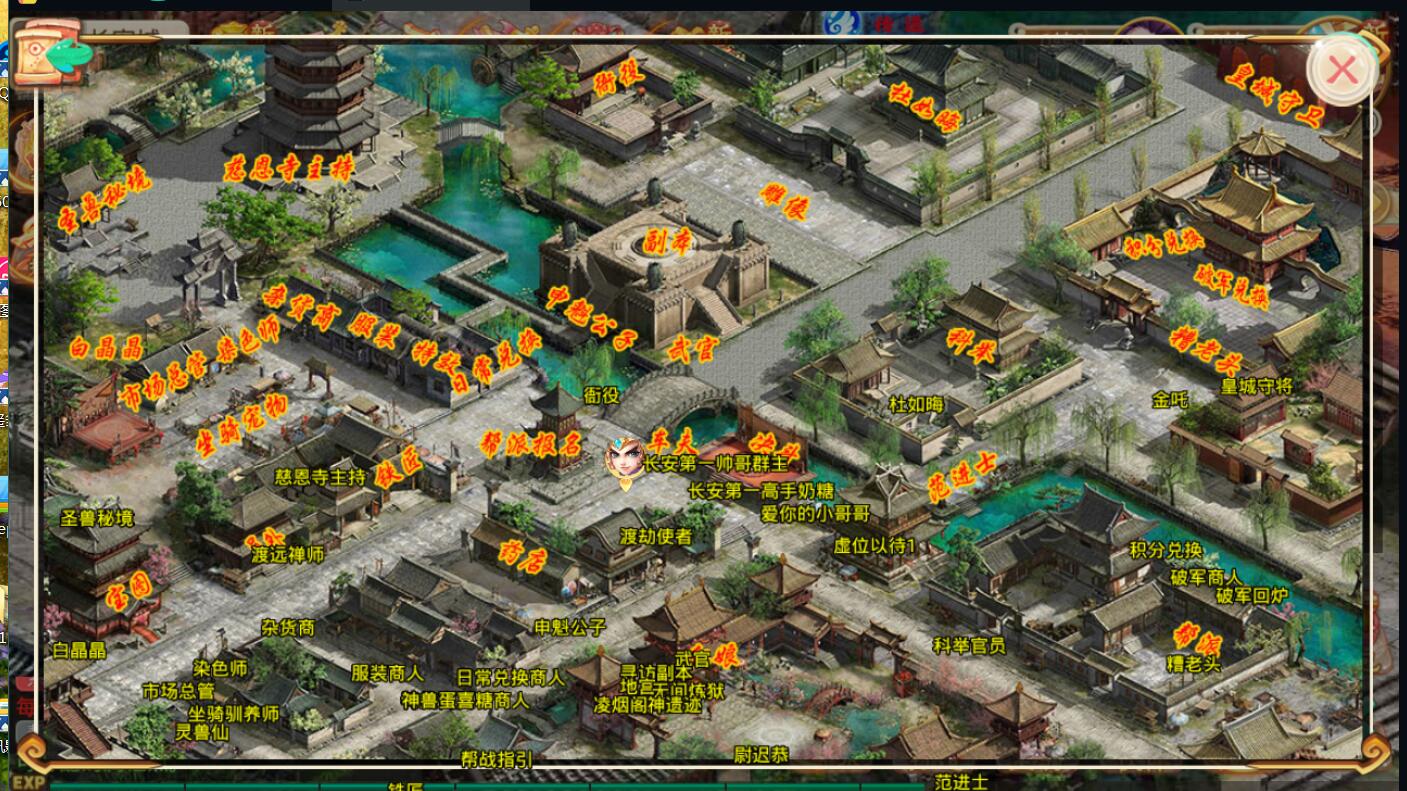Click the scroll with green arrow icon
This screenshot has height=791, width=1407.
[x=53, y=52]
